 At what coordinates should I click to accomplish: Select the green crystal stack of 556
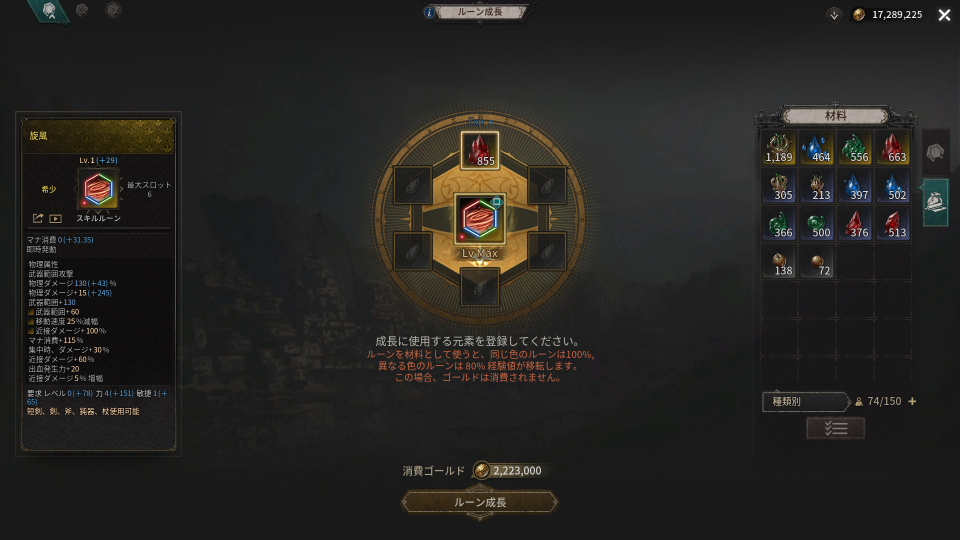(855, 148)
